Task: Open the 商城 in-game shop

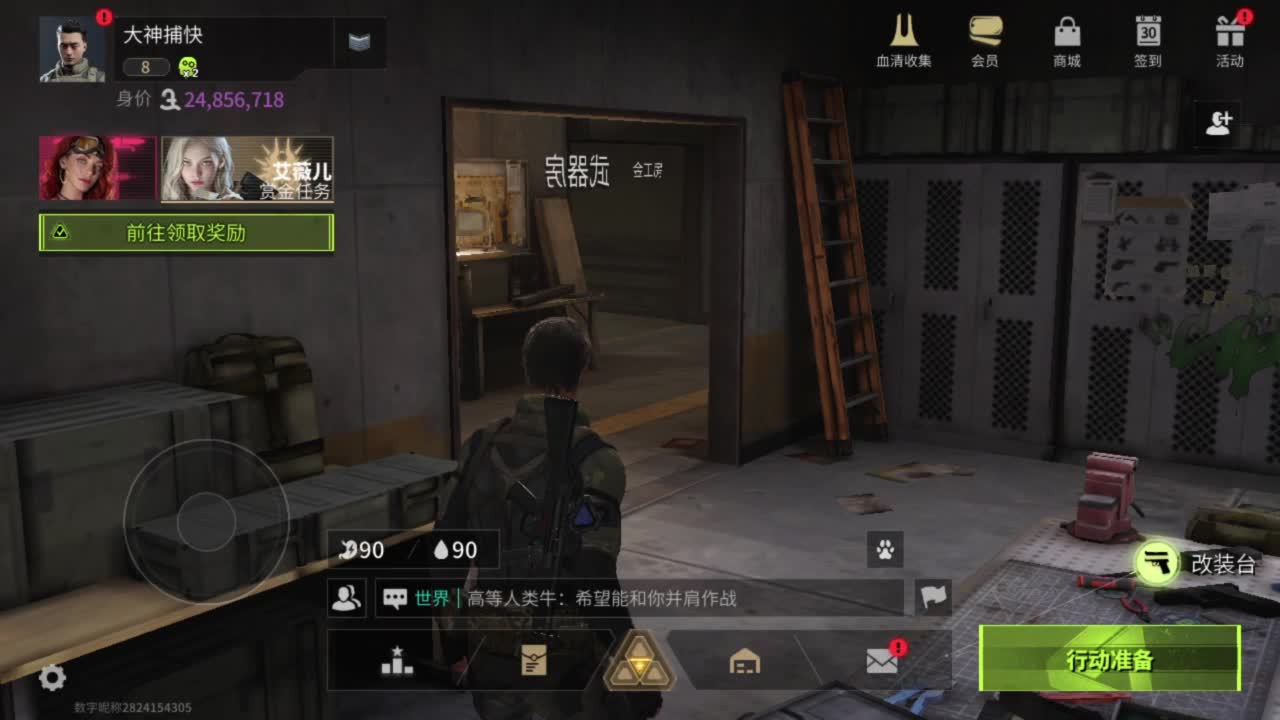Action: click(x=1068, y=35)
